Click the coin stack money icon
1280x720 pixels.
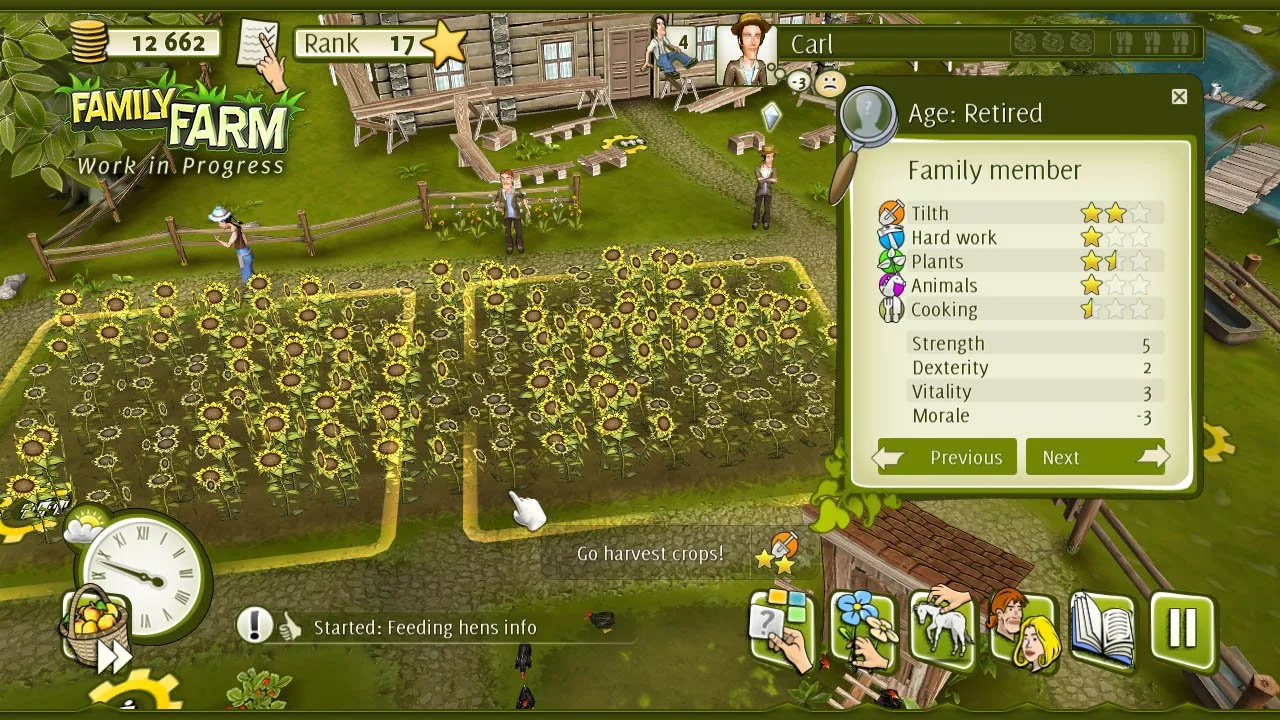point(88,40)
